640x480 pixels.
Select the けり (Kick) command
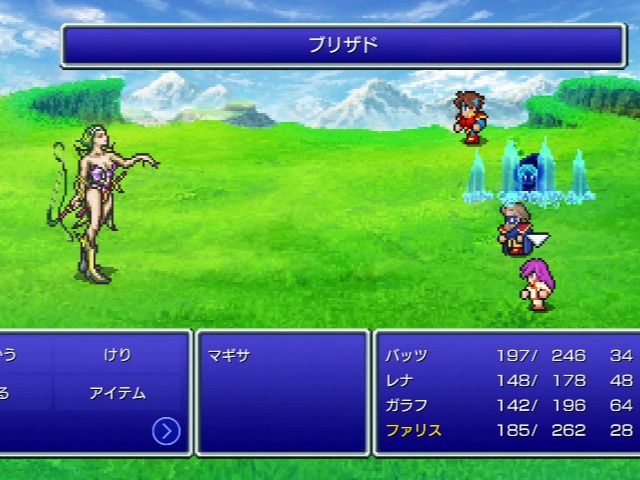[117, 355]
